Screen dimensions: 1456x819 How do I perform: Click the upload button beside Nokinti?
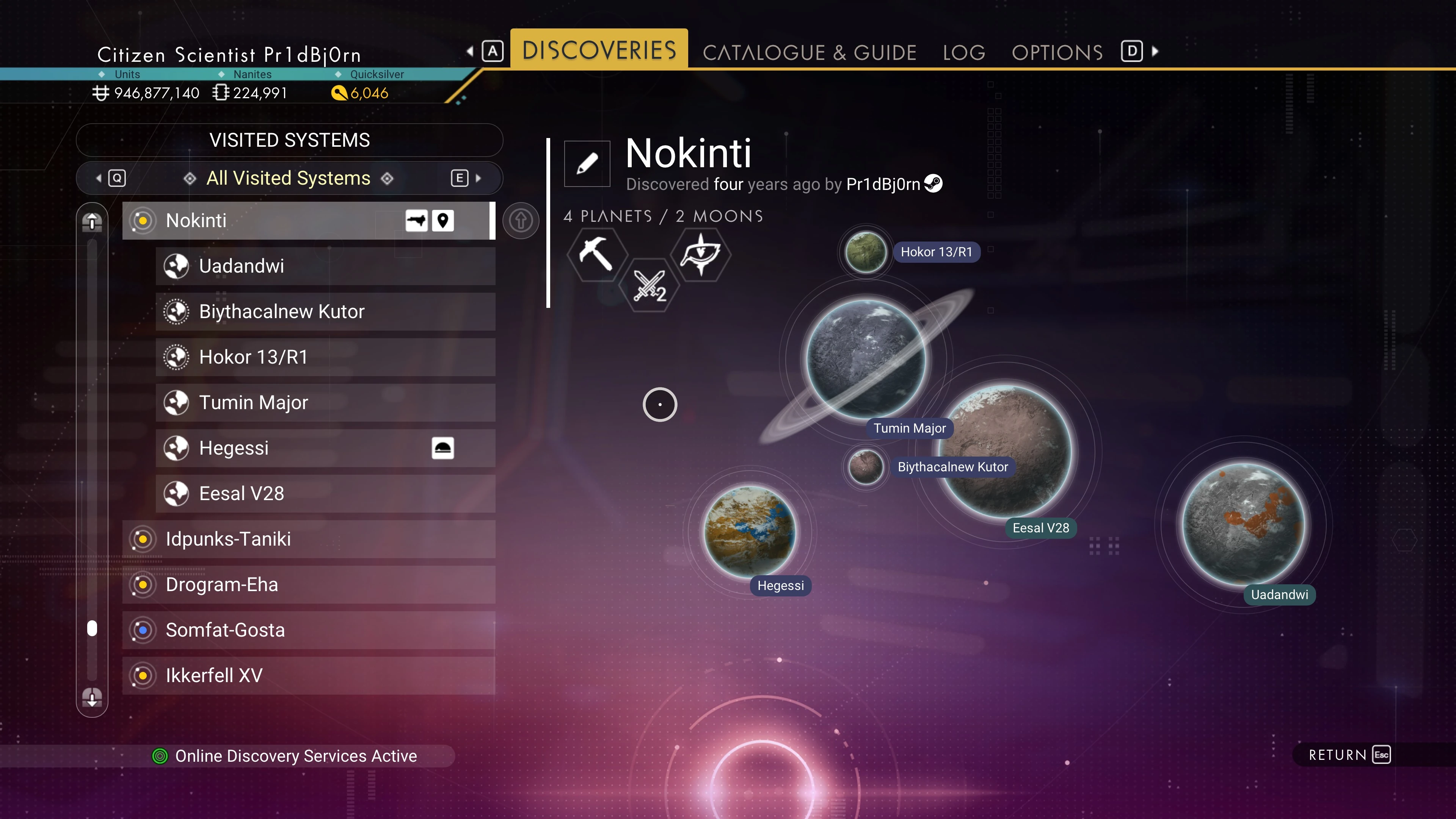[x=521, y=220]
